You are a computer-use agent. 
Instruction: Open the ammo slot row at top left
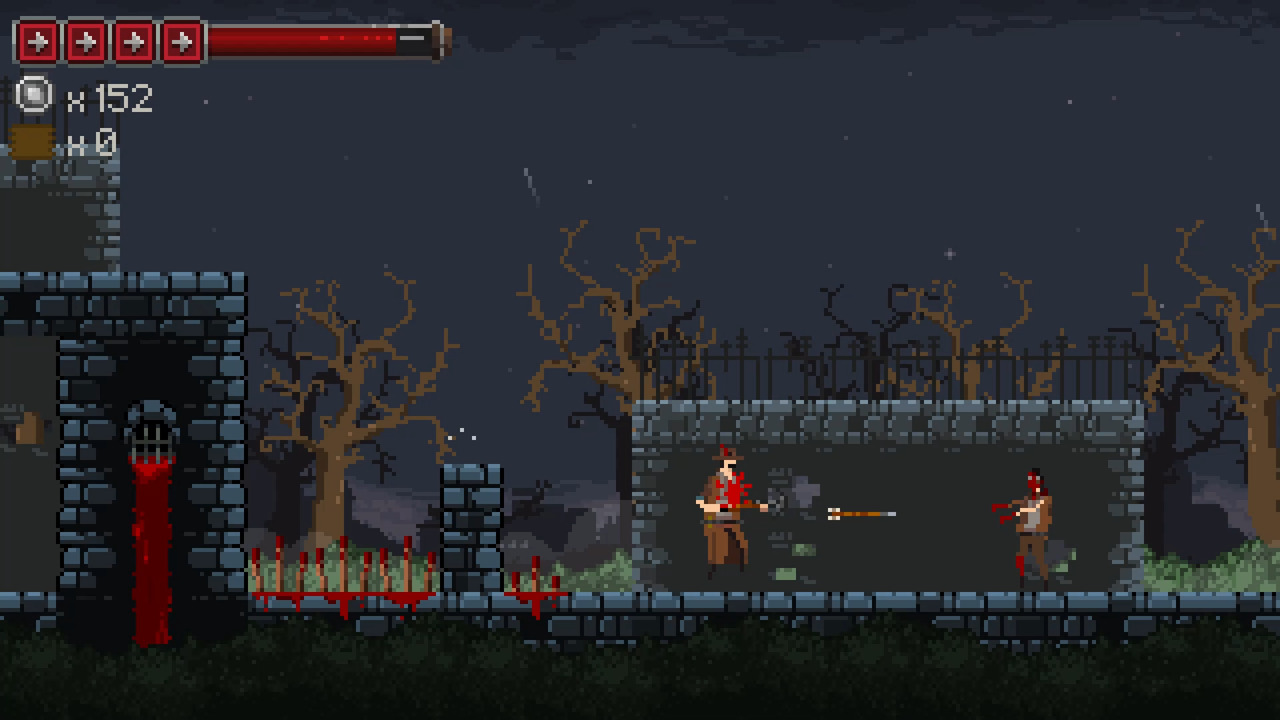(110, 42)
